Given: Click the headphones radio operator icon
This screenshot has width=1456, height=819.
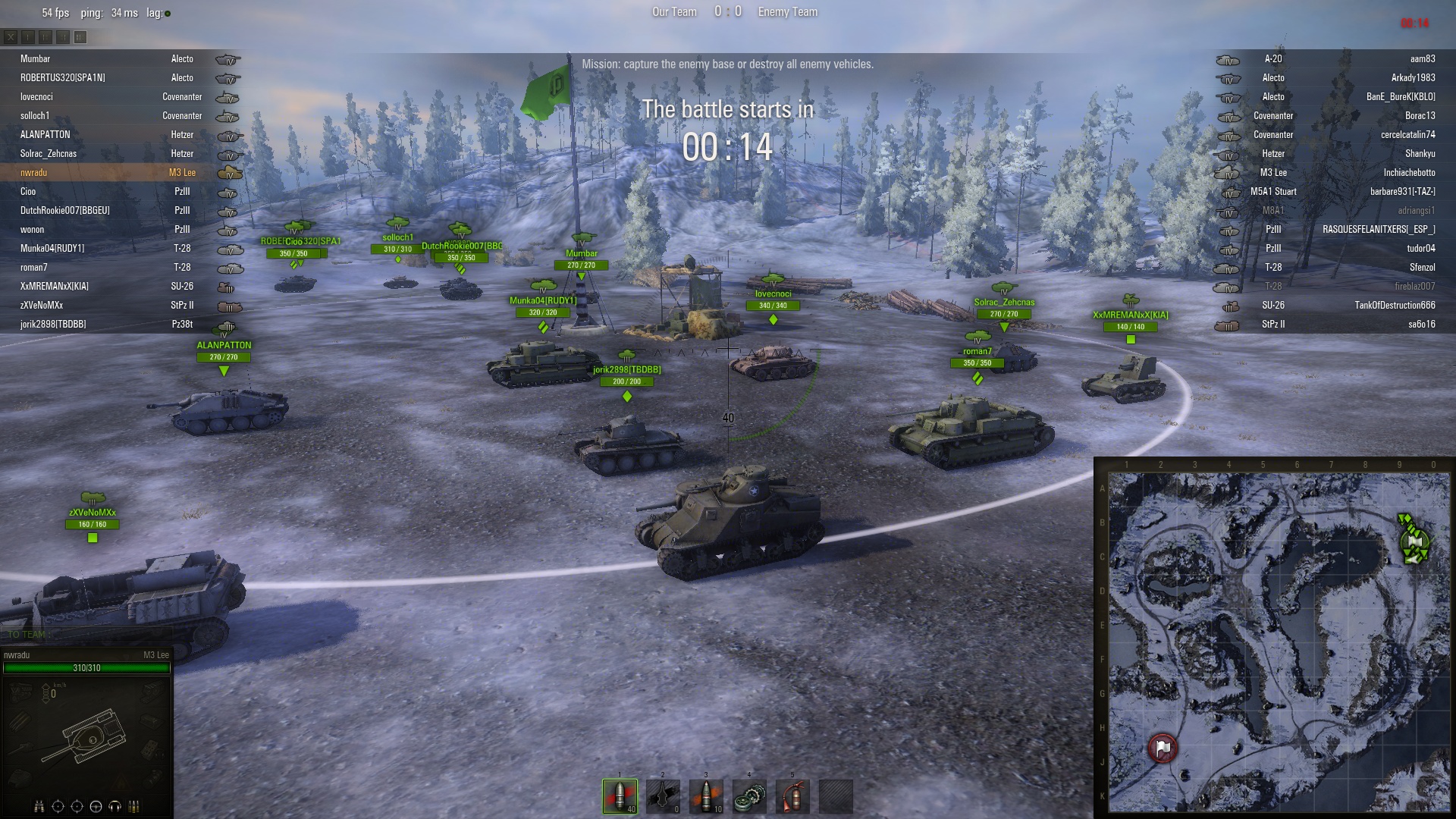Looking at the screenshot, I should tap(115, 806).
